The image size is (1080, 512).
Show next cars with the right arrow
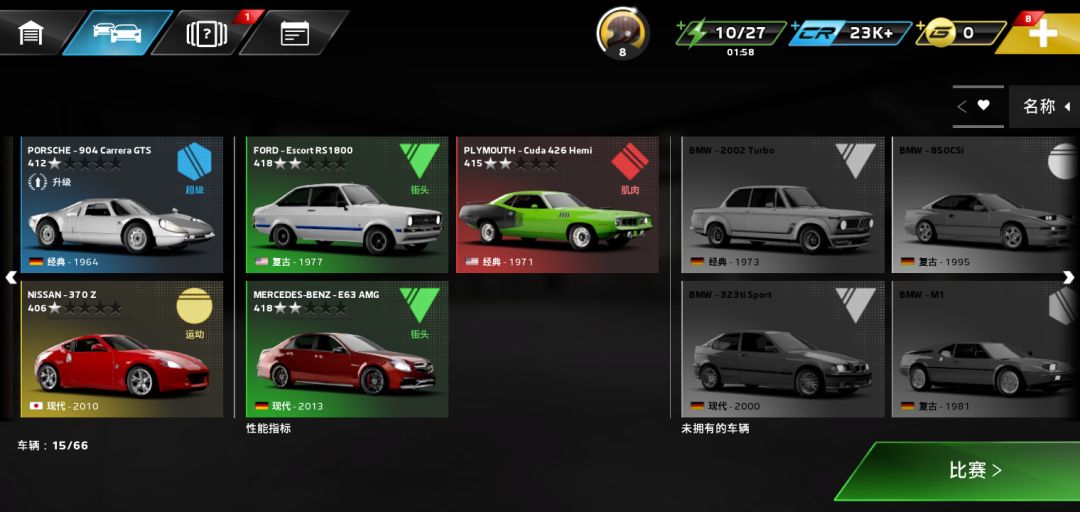[x=1068, y=277]
